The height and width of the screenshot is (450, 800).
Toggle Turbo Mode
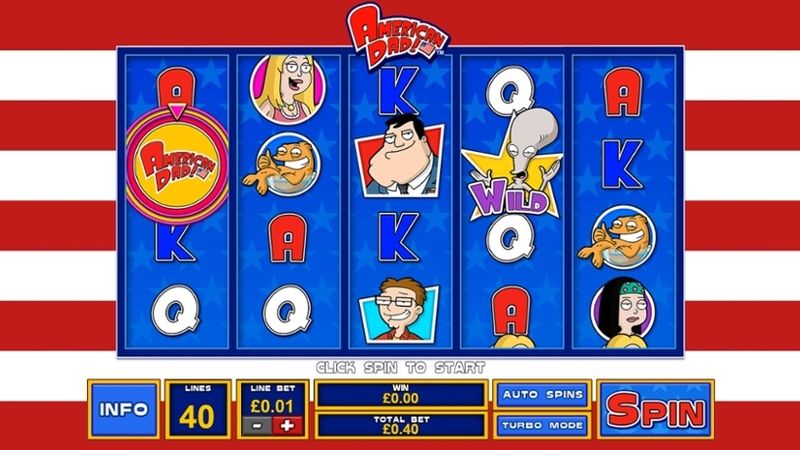pos(543,425)
